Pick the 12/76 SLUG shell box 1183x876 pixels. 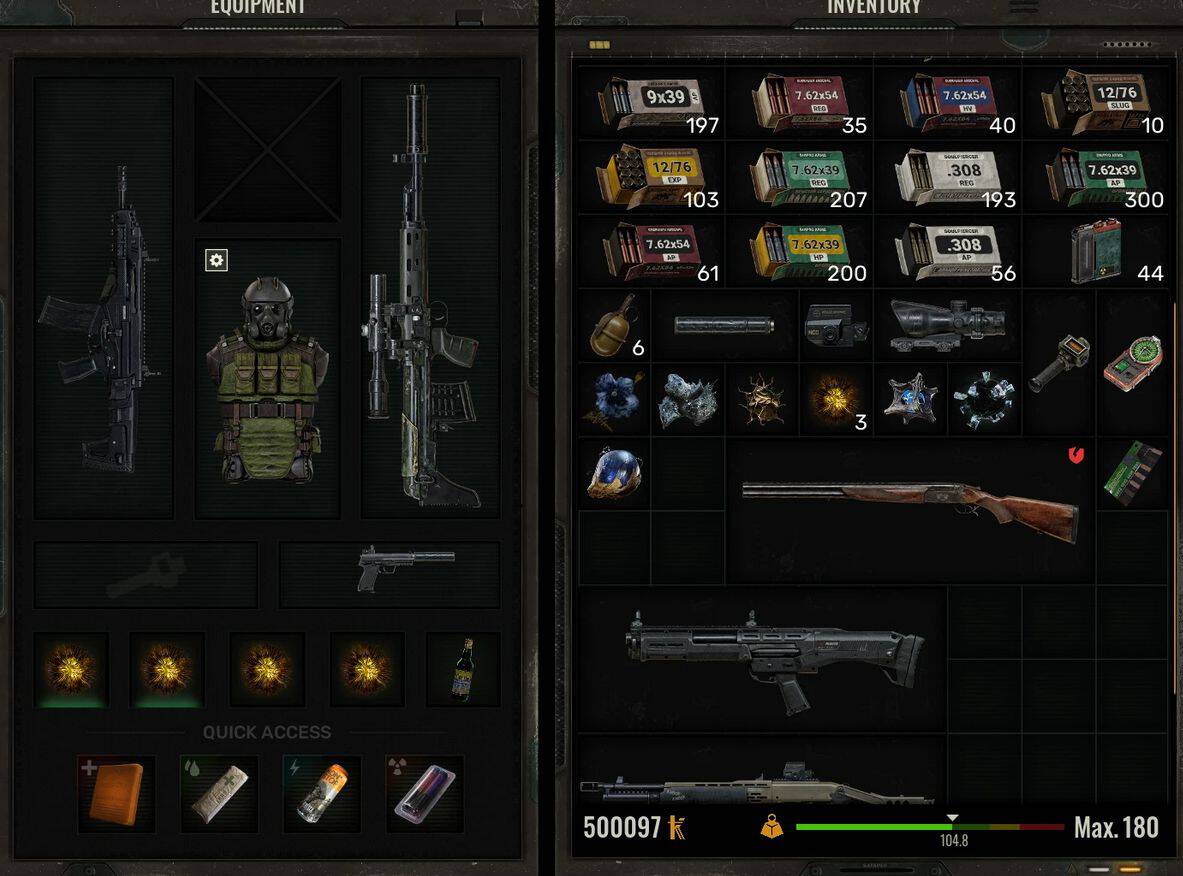point(1096,103)
